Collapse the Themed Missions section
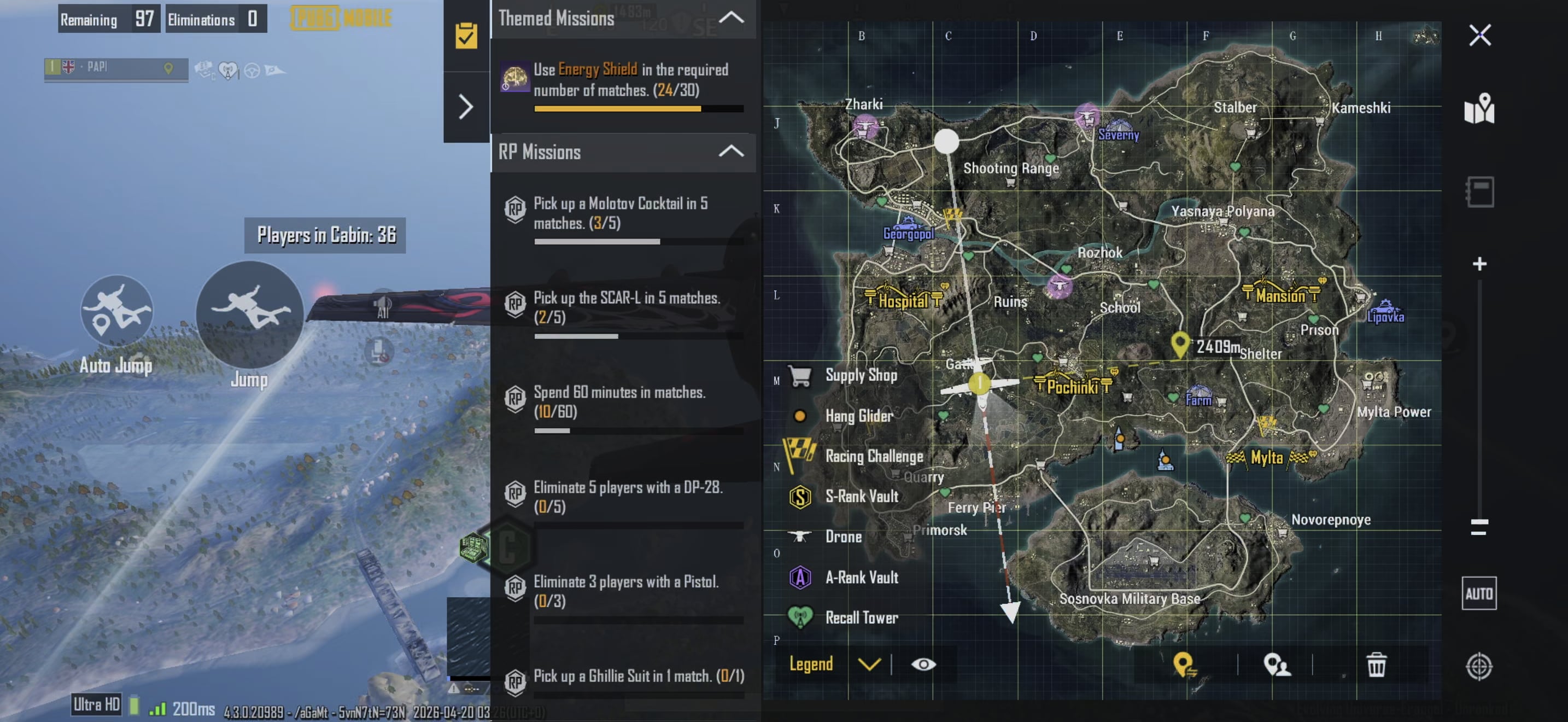1568x722 pixels. 731,18
